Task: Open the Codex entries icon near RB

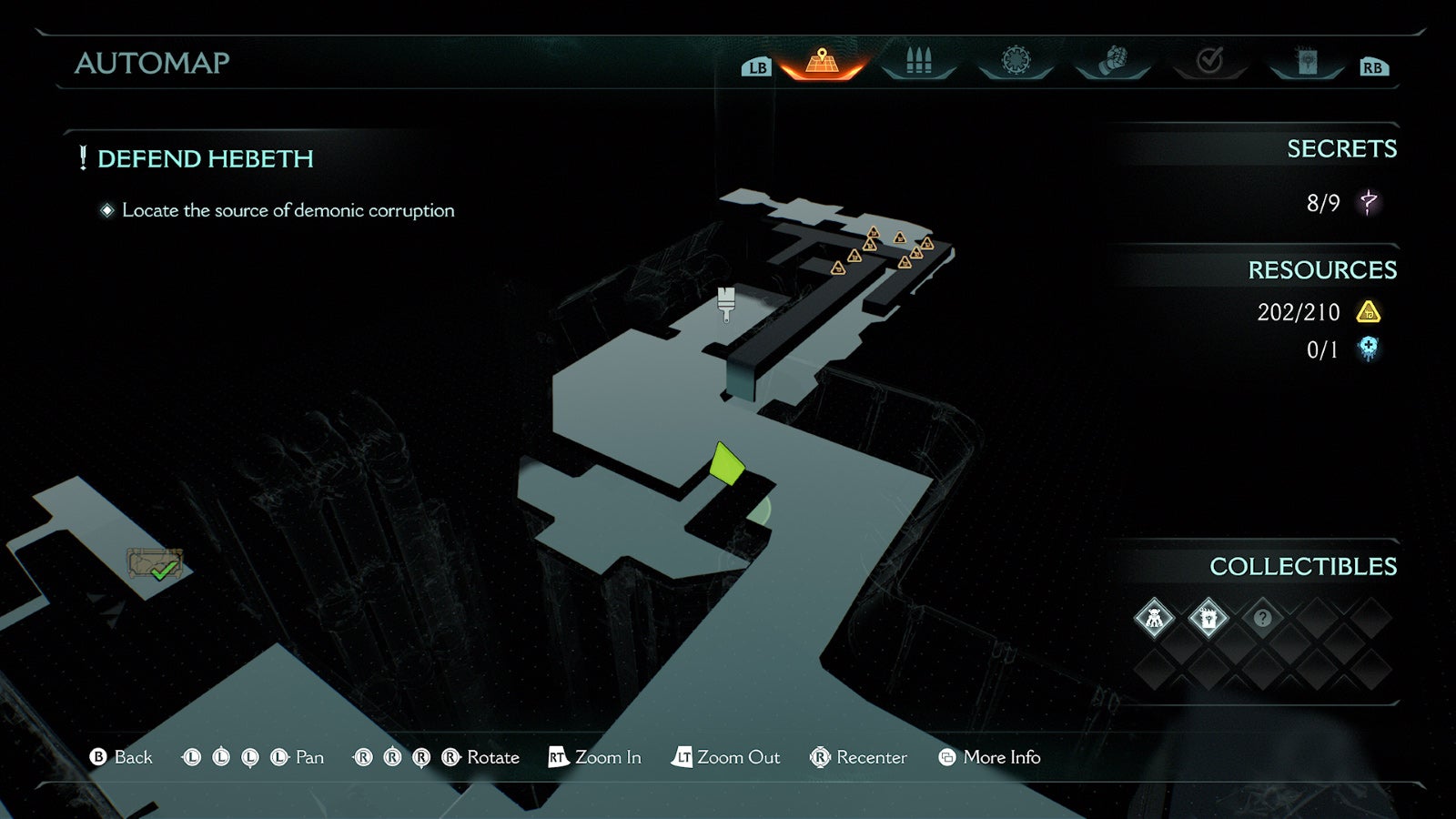Action: tap(1308, 60)
